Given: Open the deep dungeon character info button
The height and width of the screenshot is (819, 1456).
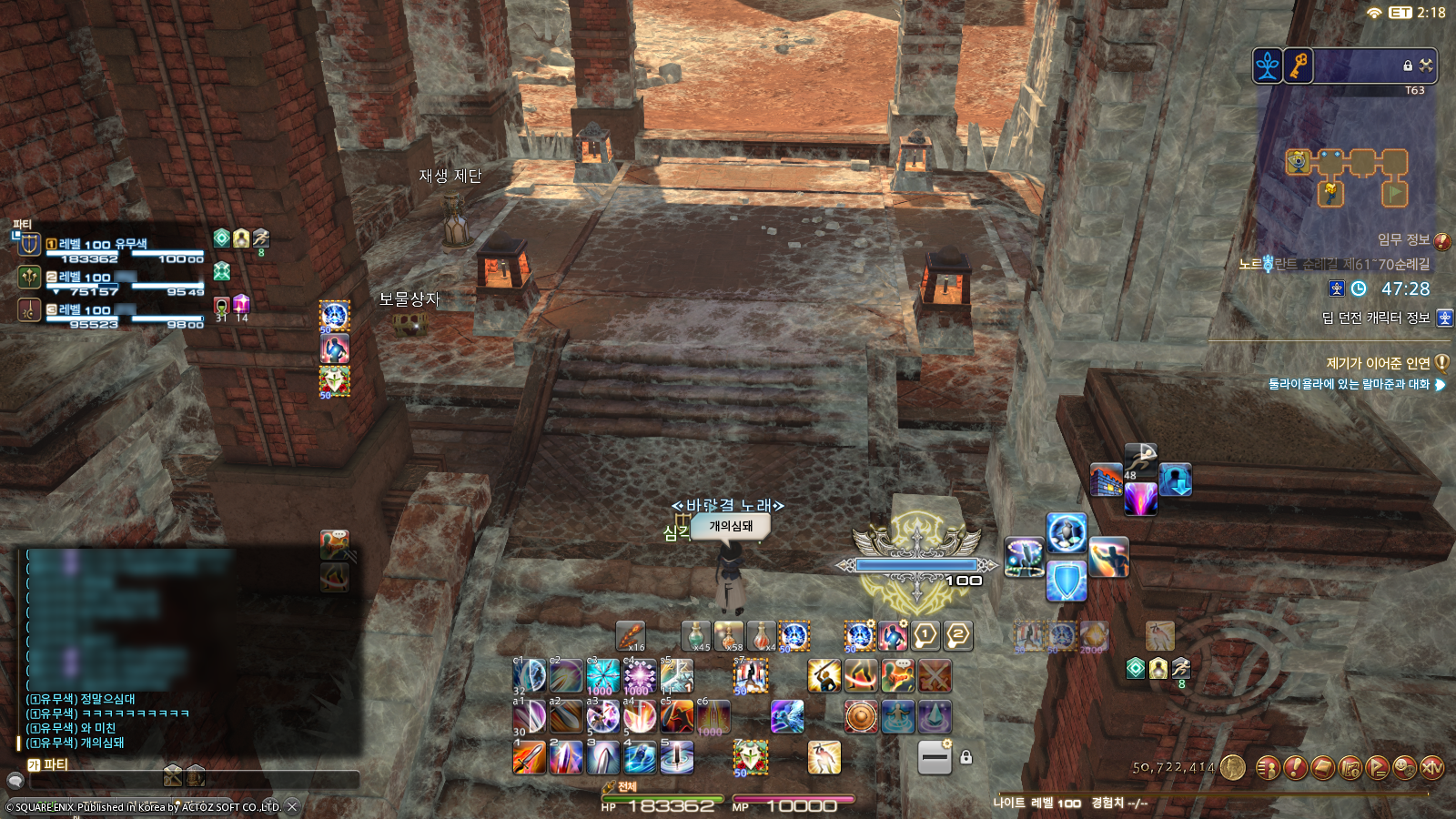Looking at the screenshot, I should coord(1444,318).
